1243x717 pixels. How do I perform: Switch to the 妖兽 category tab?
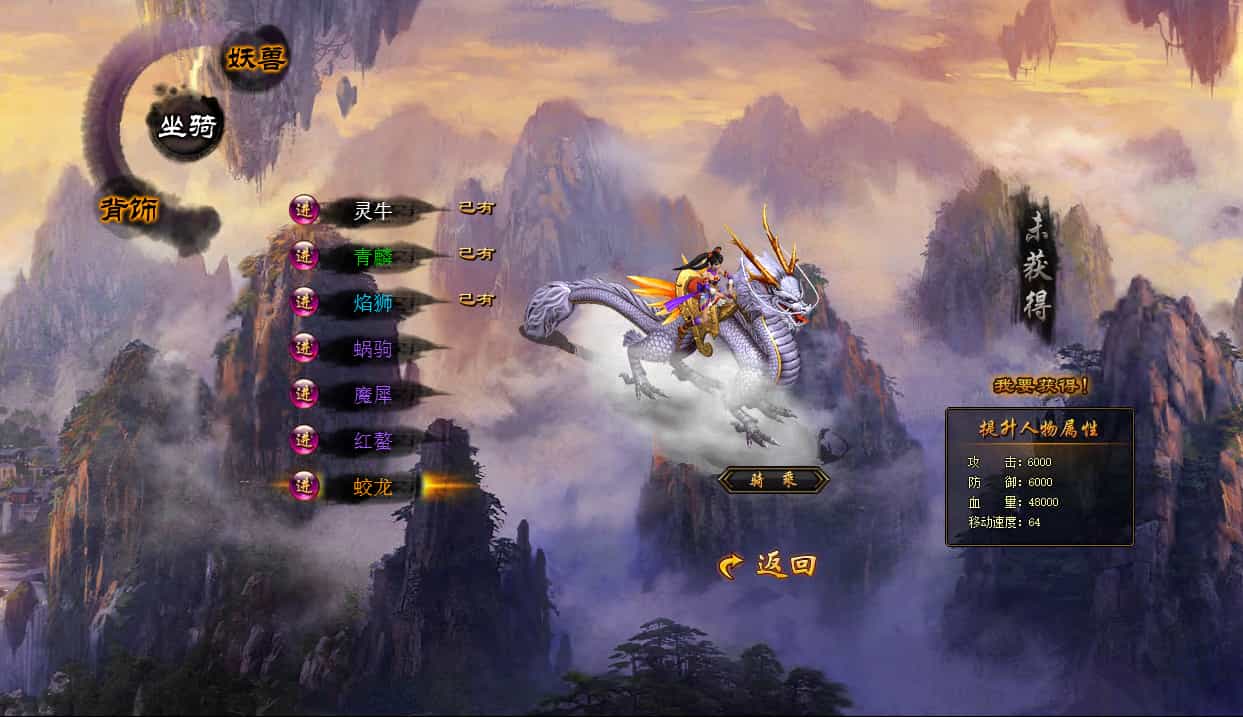coord(256,59)
